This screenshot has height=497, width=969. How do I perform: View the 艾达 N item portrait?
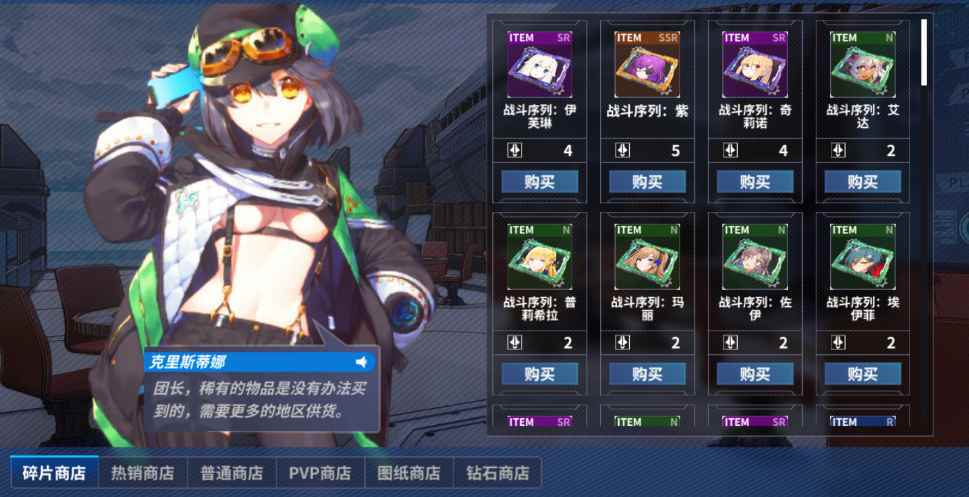click(862, 64)
